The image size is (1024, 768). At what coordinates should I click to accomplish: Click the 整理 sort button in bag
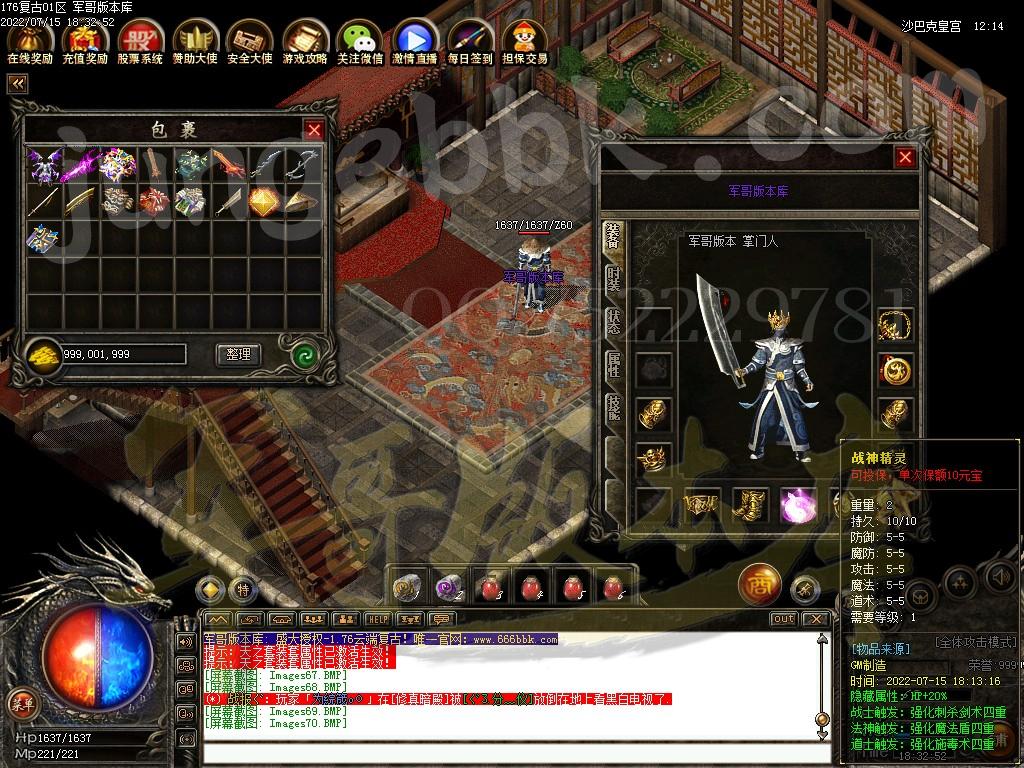pyautogui.click(x=238, y=354)
